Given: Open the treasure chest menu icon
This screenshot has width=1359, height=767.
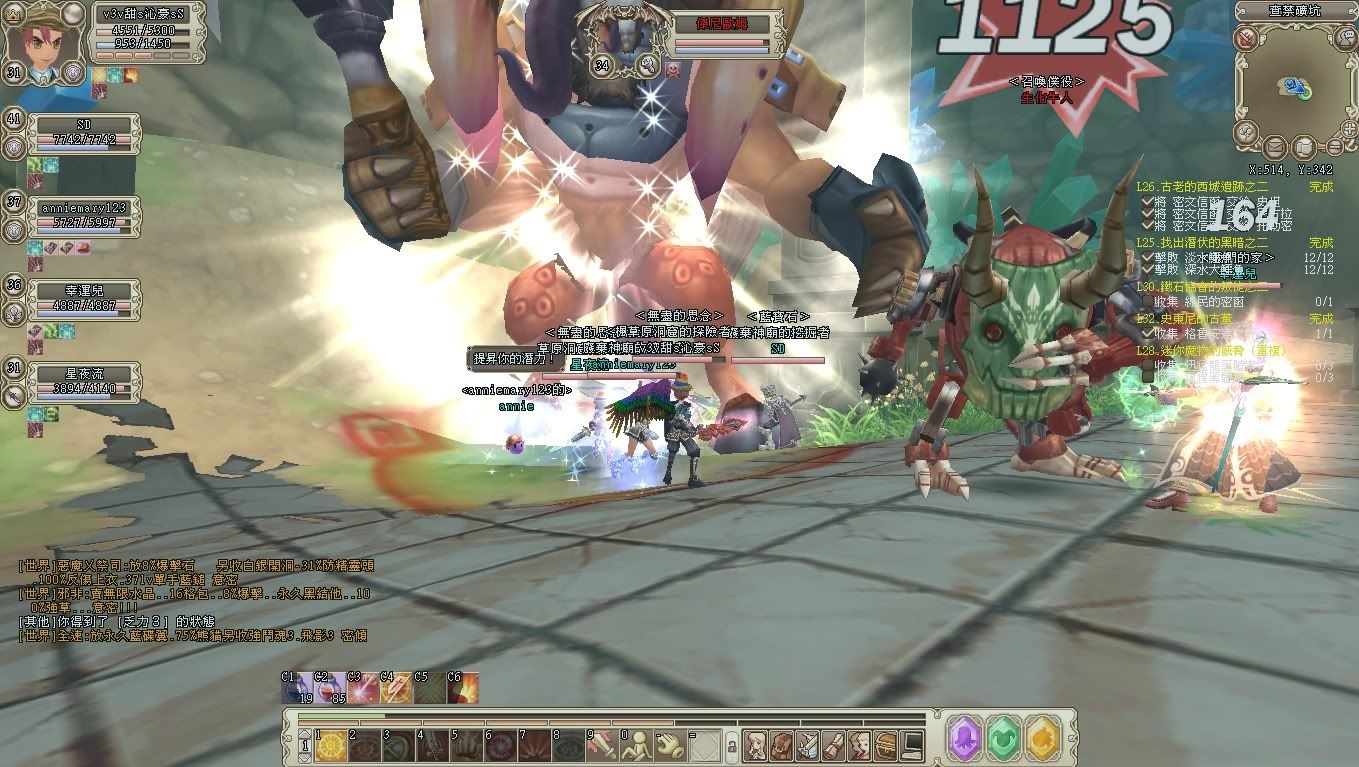Looking at the screenshot, I should (885, 744).
